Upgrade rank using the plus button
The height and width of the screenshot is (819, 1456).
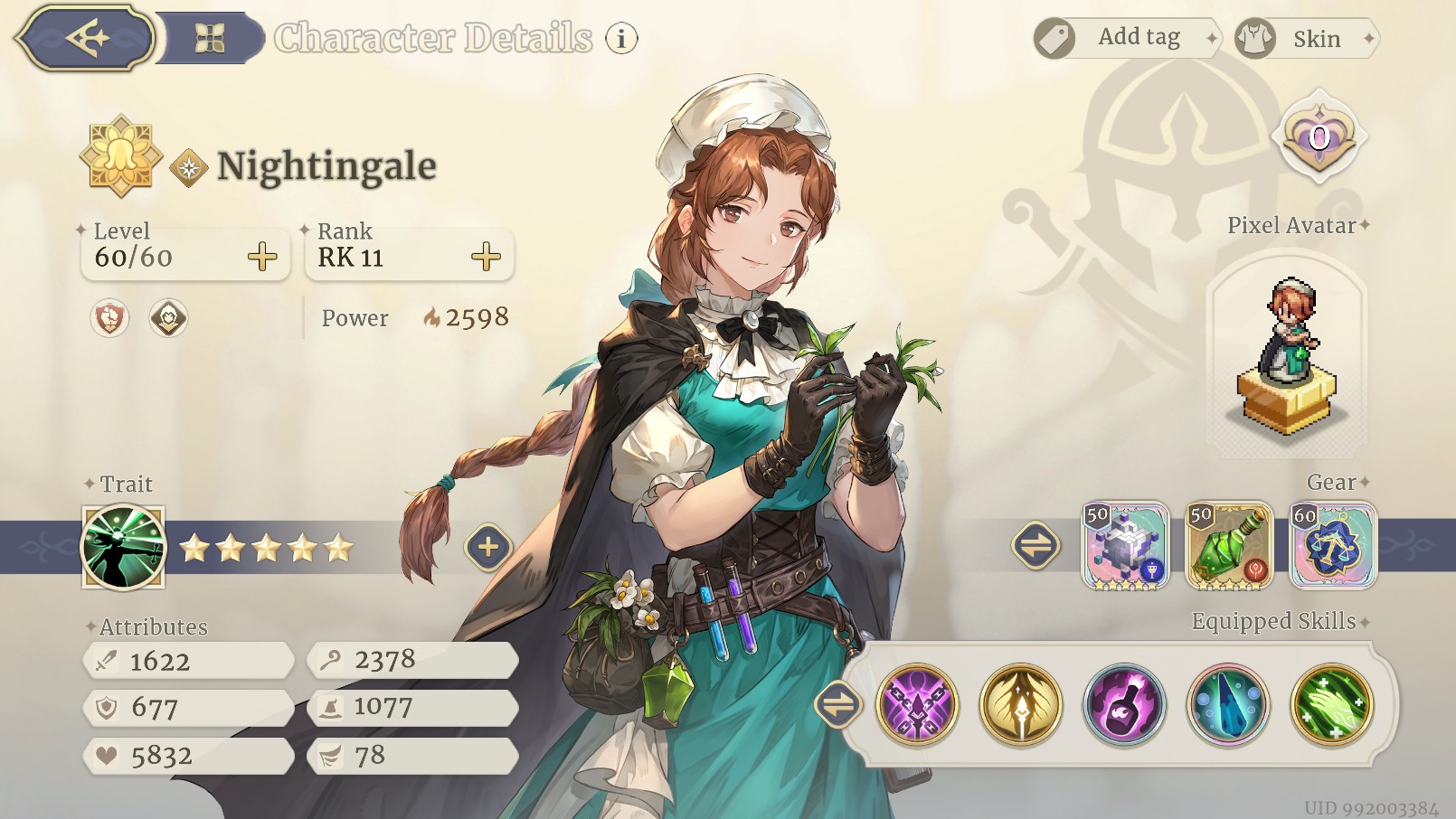[486, 257]
